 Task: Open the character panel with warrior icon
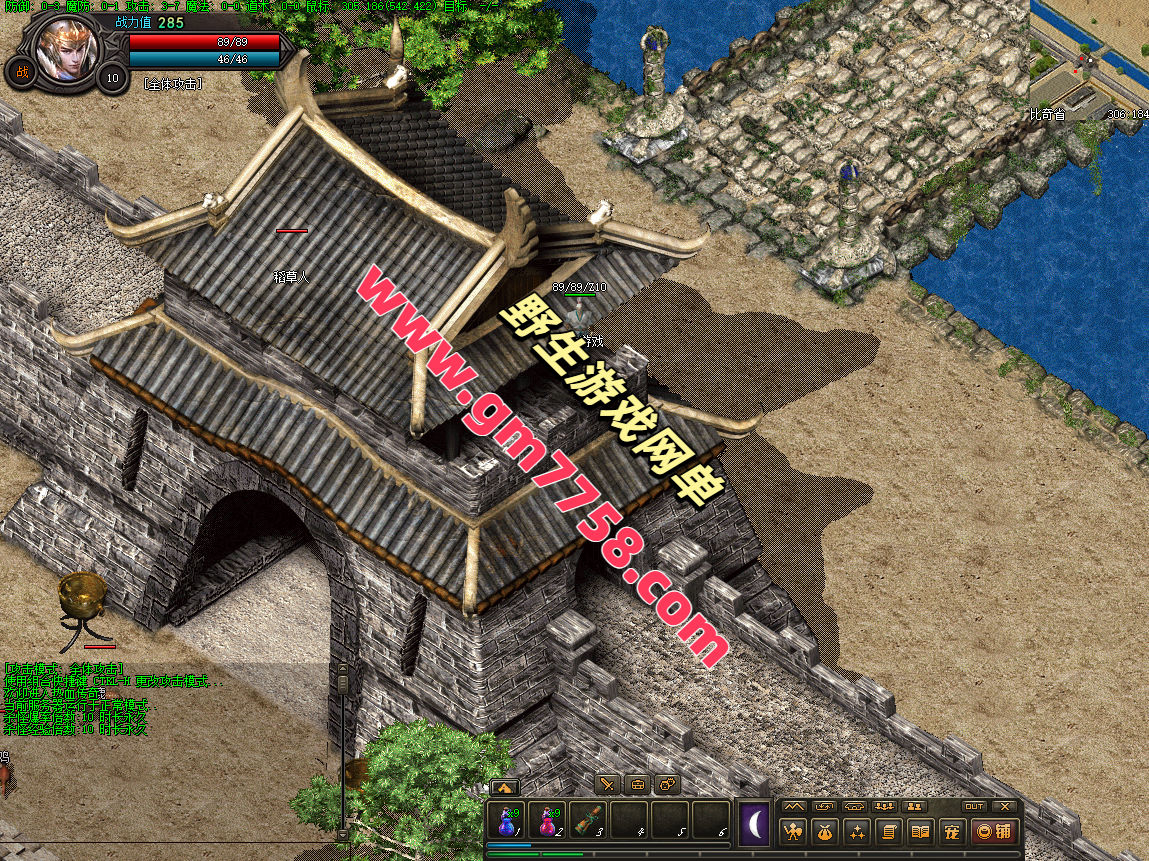point(794,831)
